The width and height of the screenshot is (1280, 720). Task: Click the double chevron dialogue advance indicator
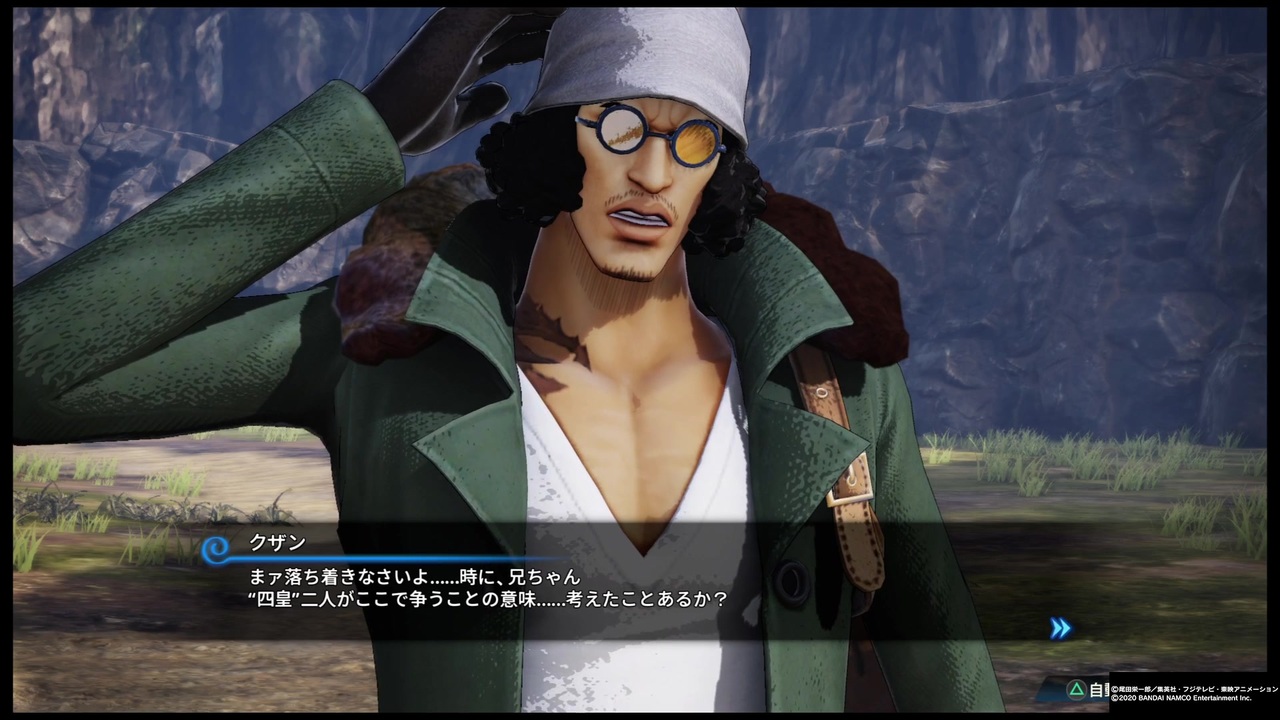point(1060,628)
